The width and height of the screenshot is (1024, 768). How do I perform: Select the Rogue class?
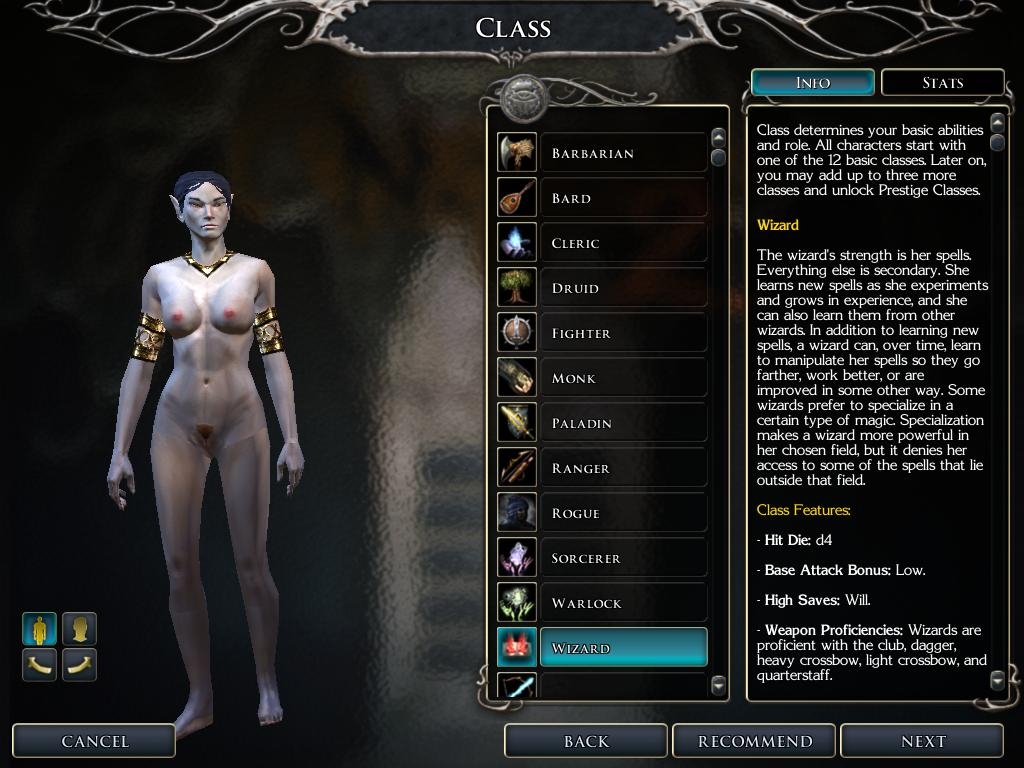click(622, 513)
